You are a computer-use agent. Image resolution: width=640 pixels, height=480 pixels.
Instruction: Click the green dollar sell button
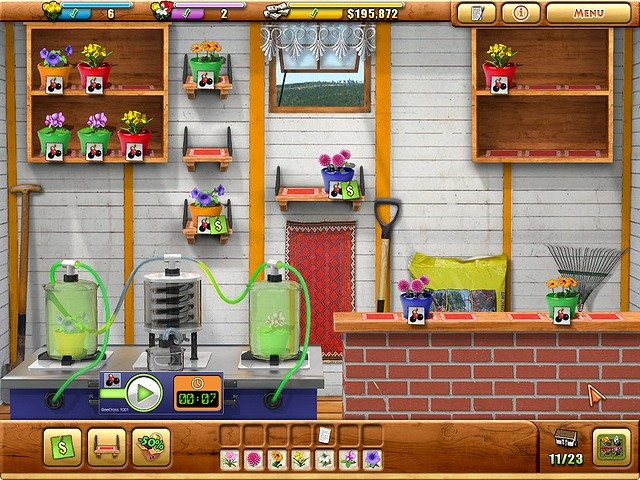[62, 448]
